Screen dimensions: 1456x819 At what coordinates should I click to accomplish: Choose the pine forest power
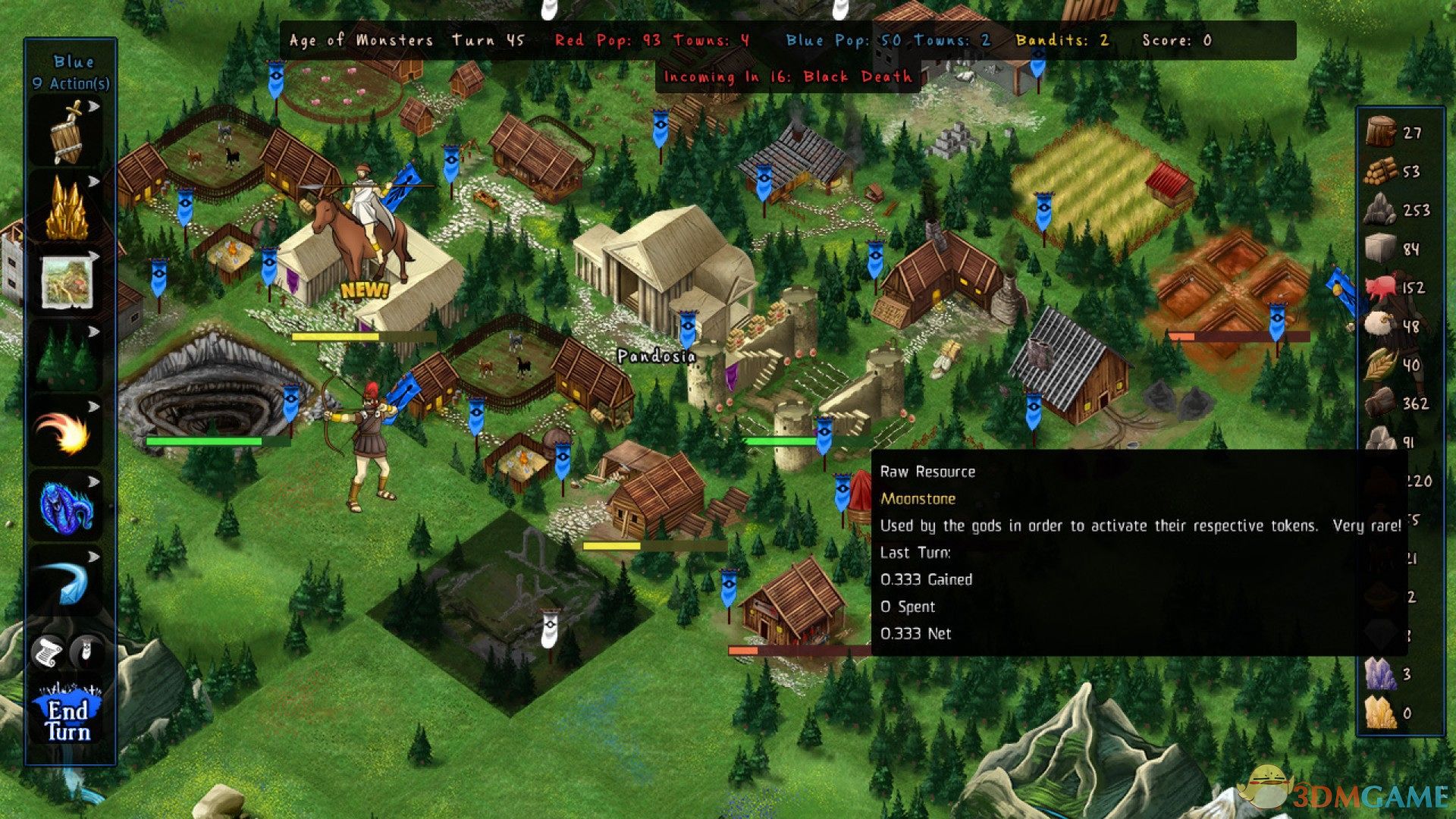coord(67,356)
